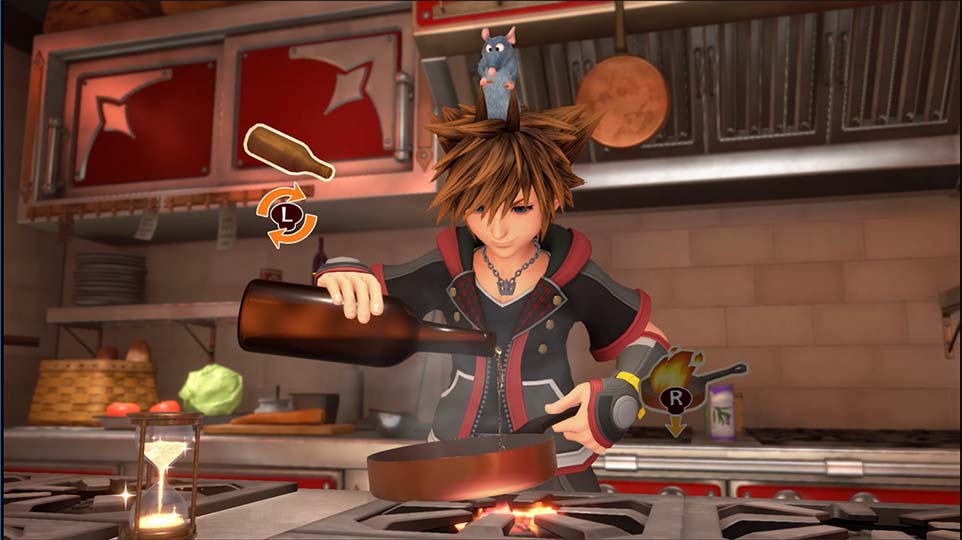The height and width of the screenshot is (540, 962).
Task: Click the outlined bottle pour icon
Action: 288,152
